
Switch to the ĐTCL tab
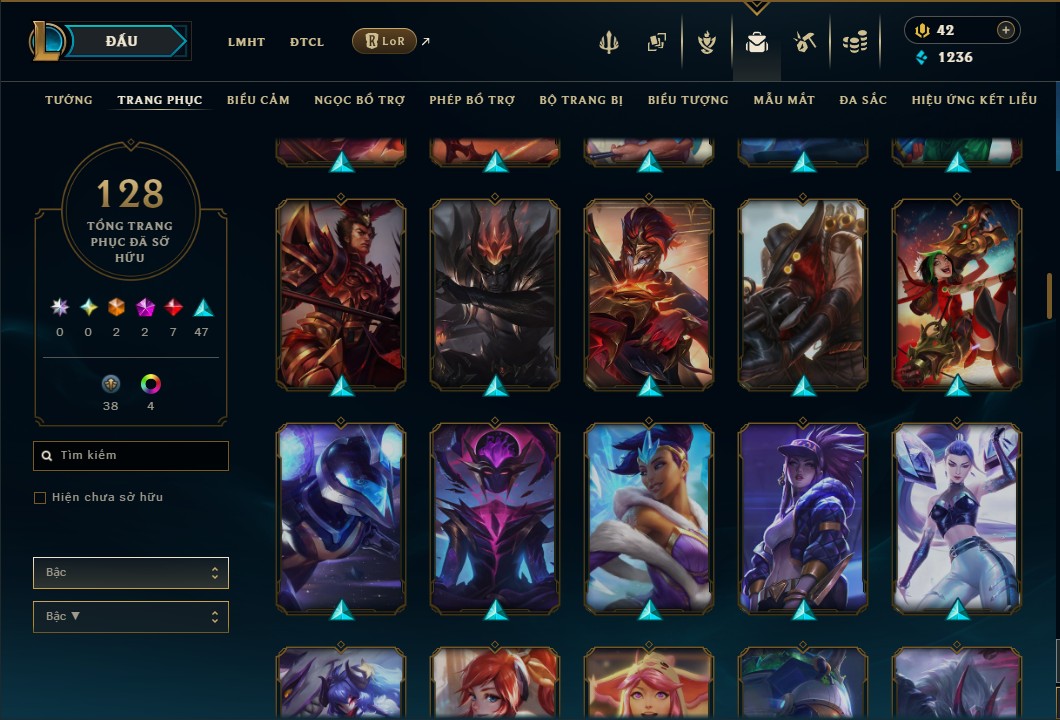click(307, 42)
